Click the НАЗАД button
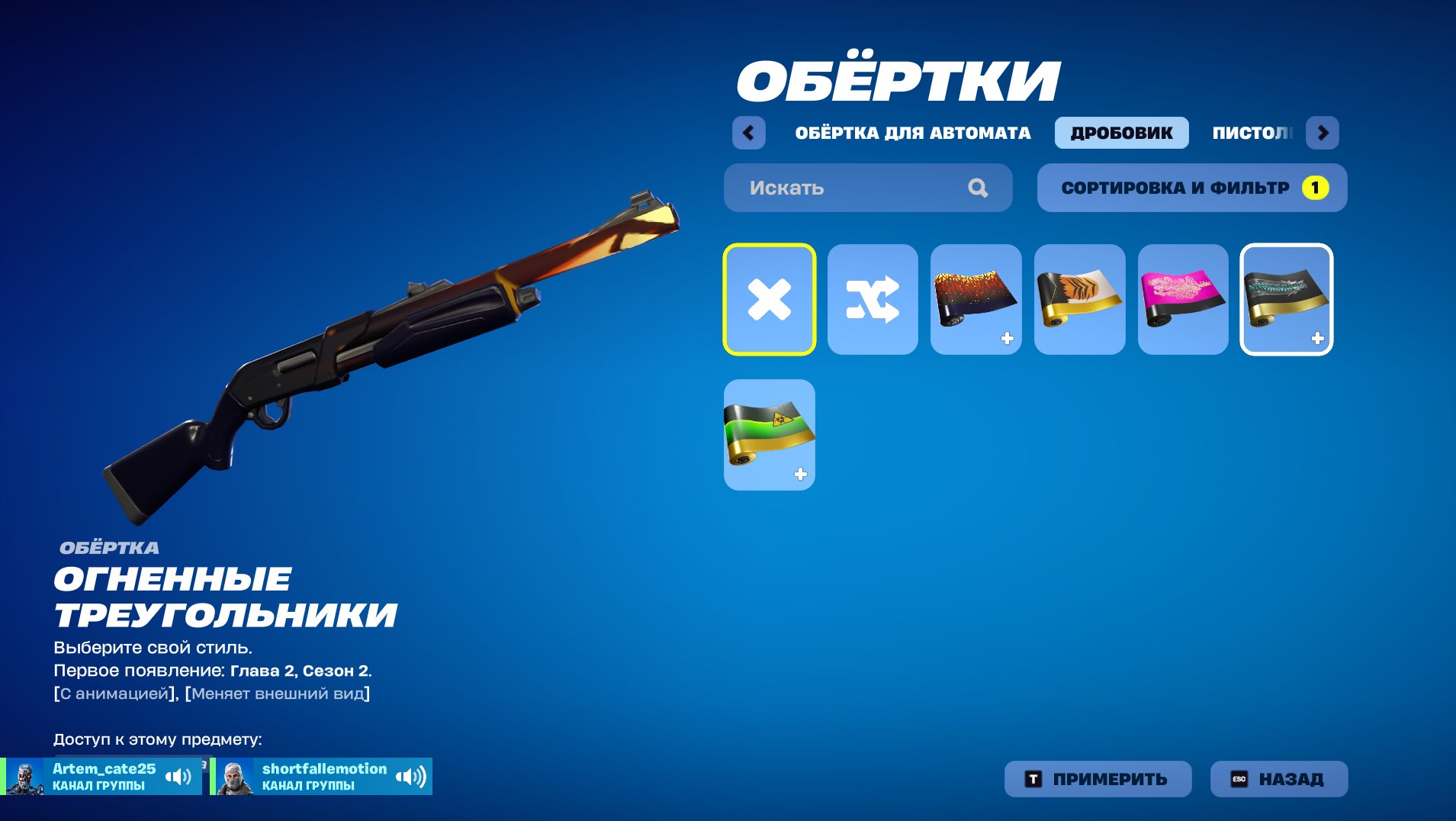Screen dimensions: 1456x821 coord(1278,778)
